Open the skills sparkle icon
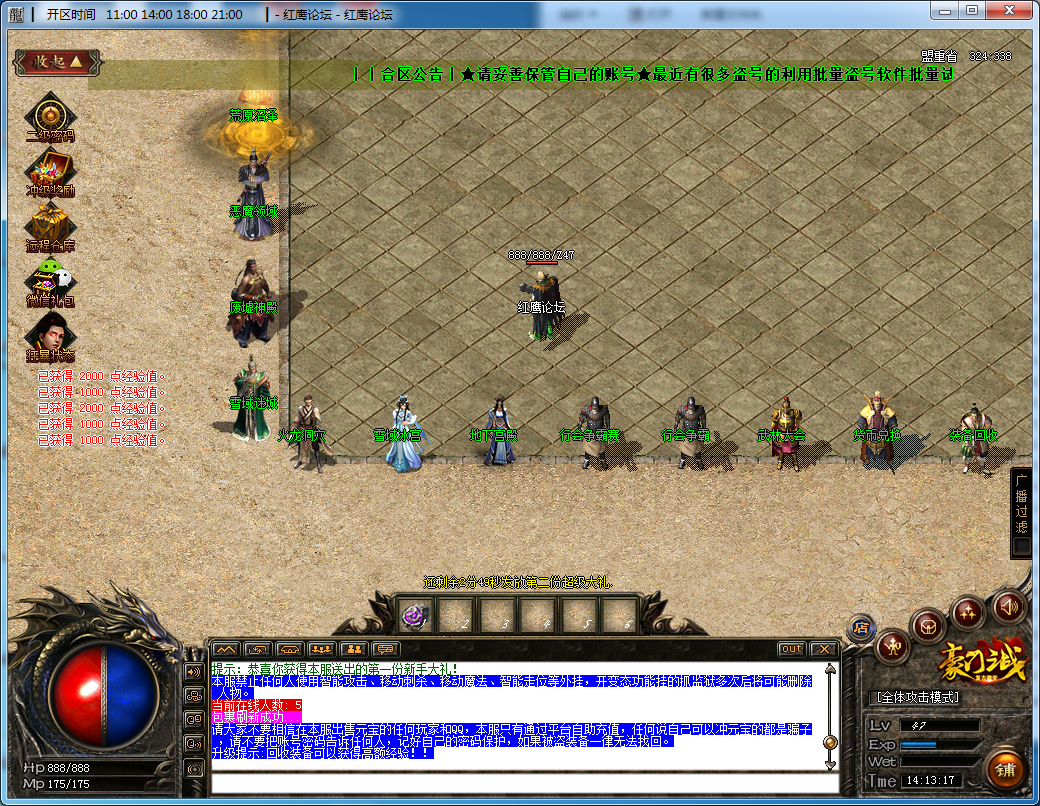This screenshot has width=1040, height=806. (968, 610)
